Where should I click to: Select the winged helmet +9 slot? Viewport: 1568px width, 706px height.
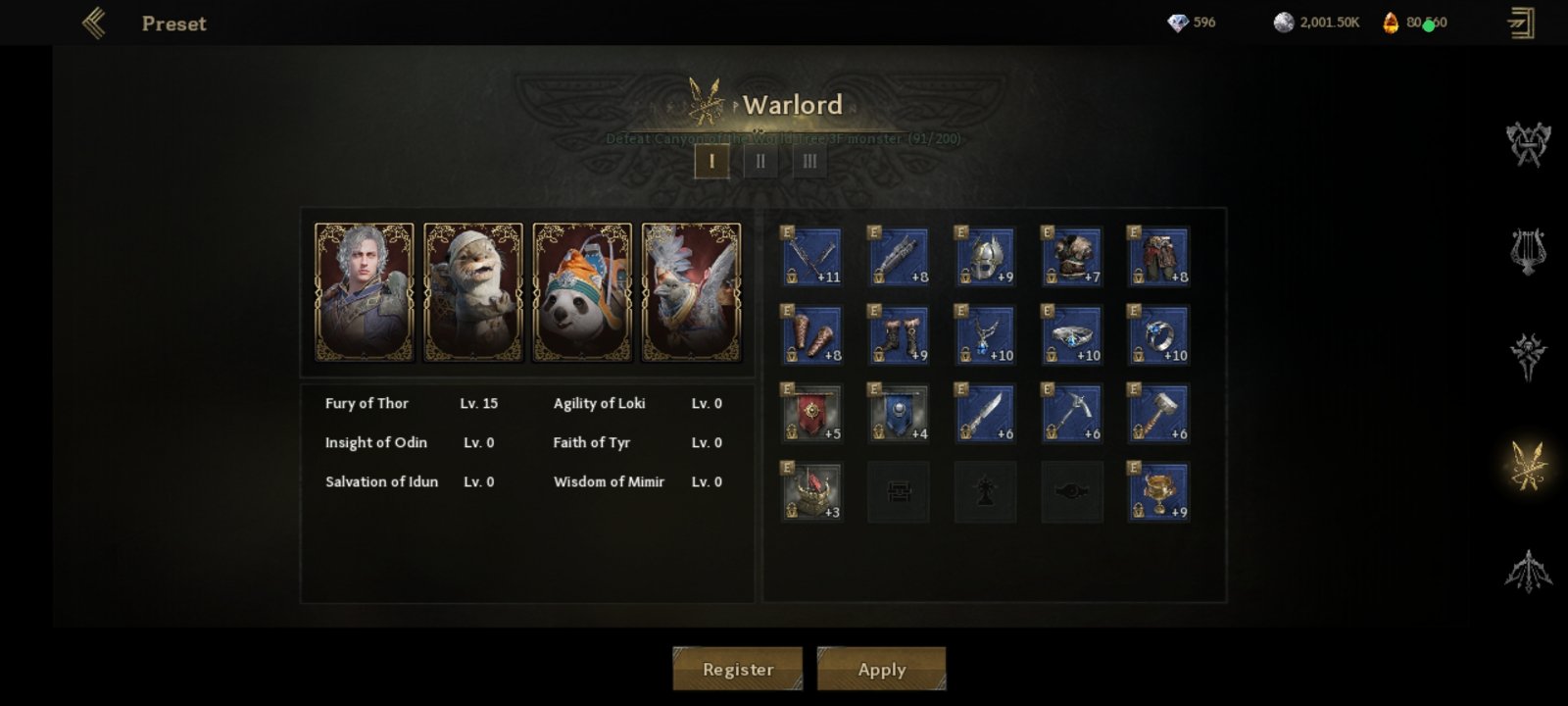pos(985,257)
